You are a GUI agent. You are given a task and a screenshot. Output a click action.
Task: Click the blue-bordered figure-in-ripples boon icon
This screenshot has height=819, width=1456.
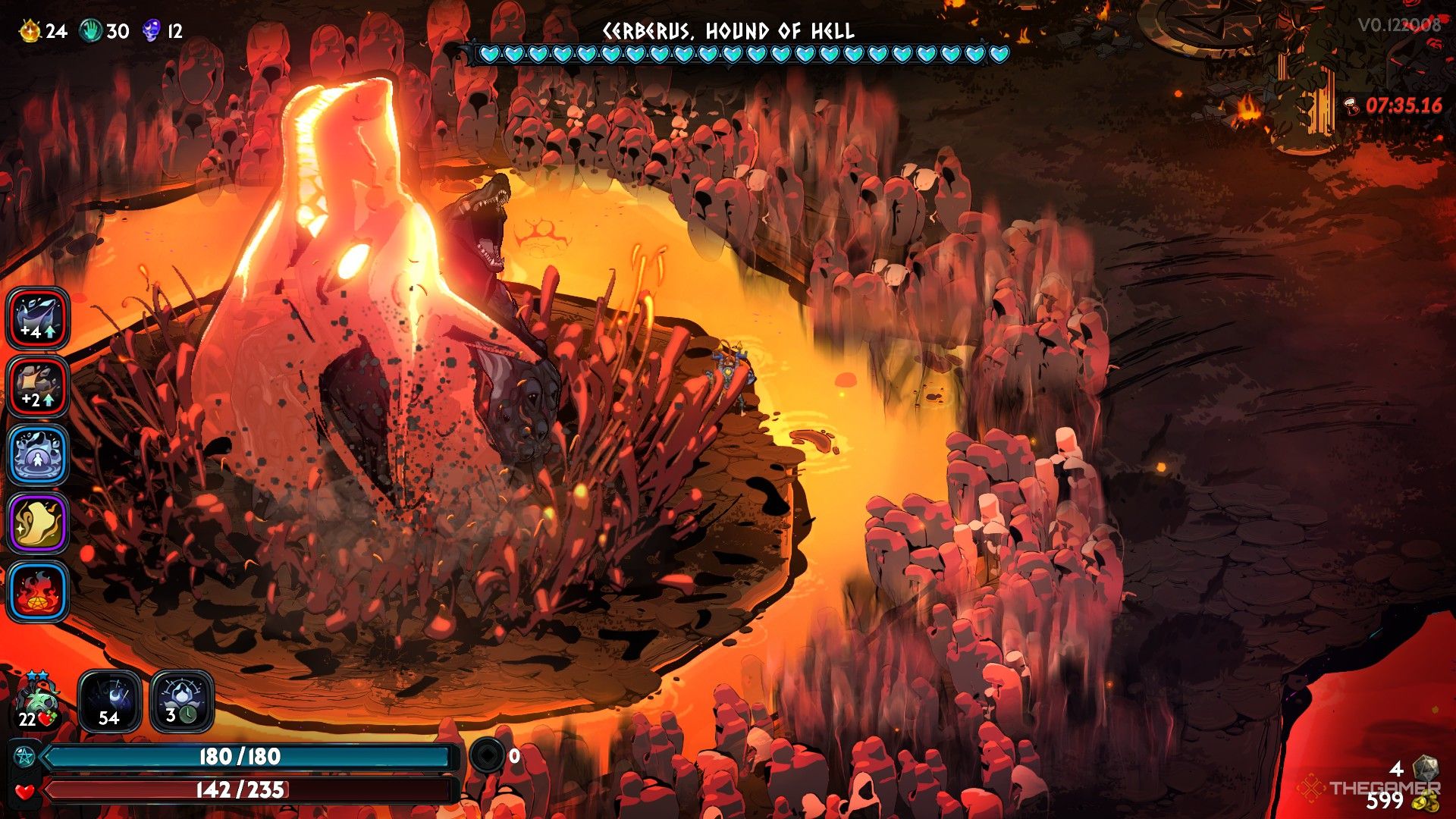(x=38, y=455)
